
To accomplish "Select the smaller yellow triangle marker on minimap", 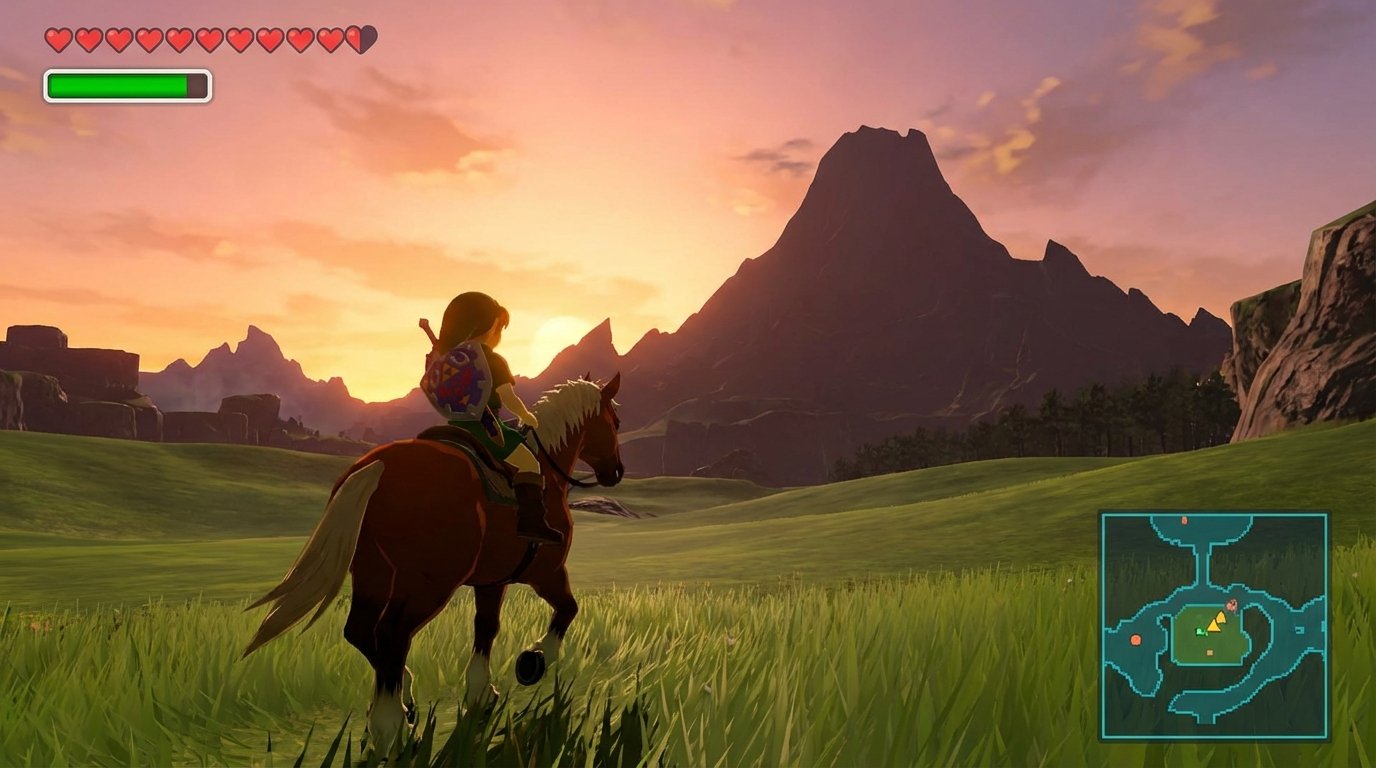I will [1221, 617].
